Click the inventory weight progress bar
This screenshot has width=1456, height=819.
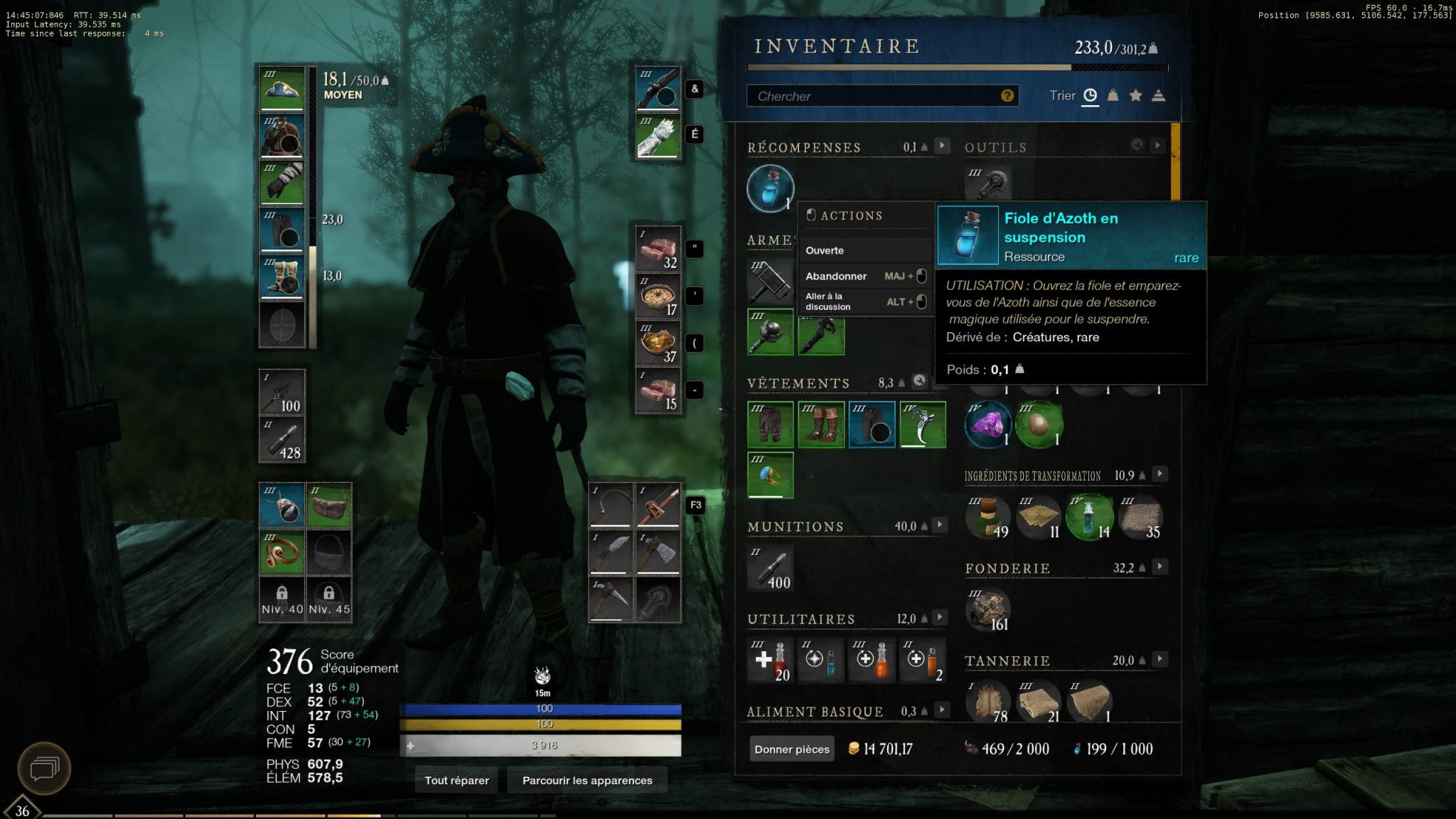point(956,68)
